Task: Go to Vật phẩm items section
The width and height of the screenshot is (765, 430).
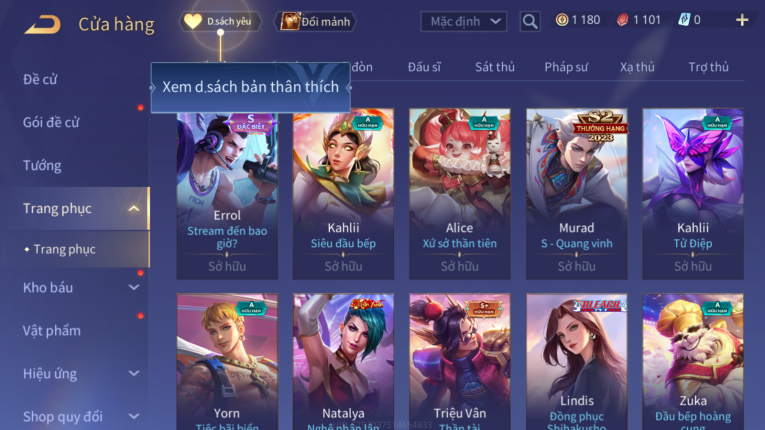Action: pos(51,331)
